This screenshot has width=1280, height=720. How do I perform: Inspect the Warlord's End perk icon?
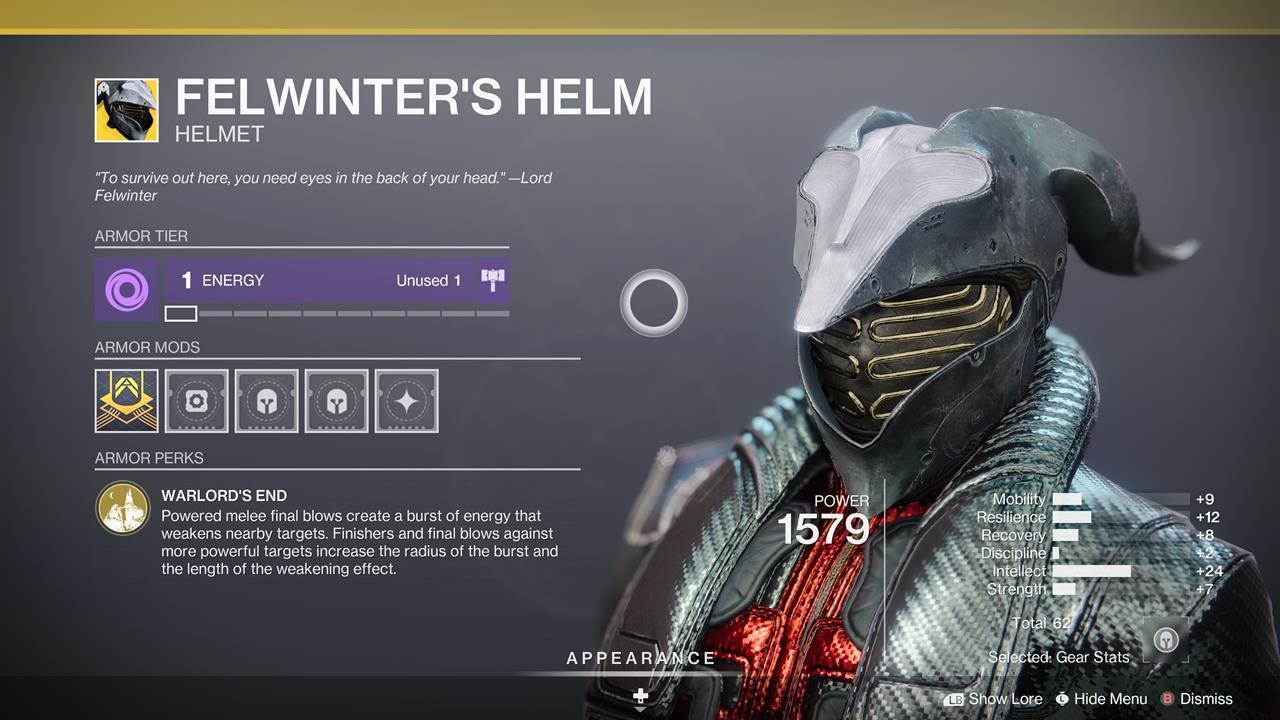[123, 509]
